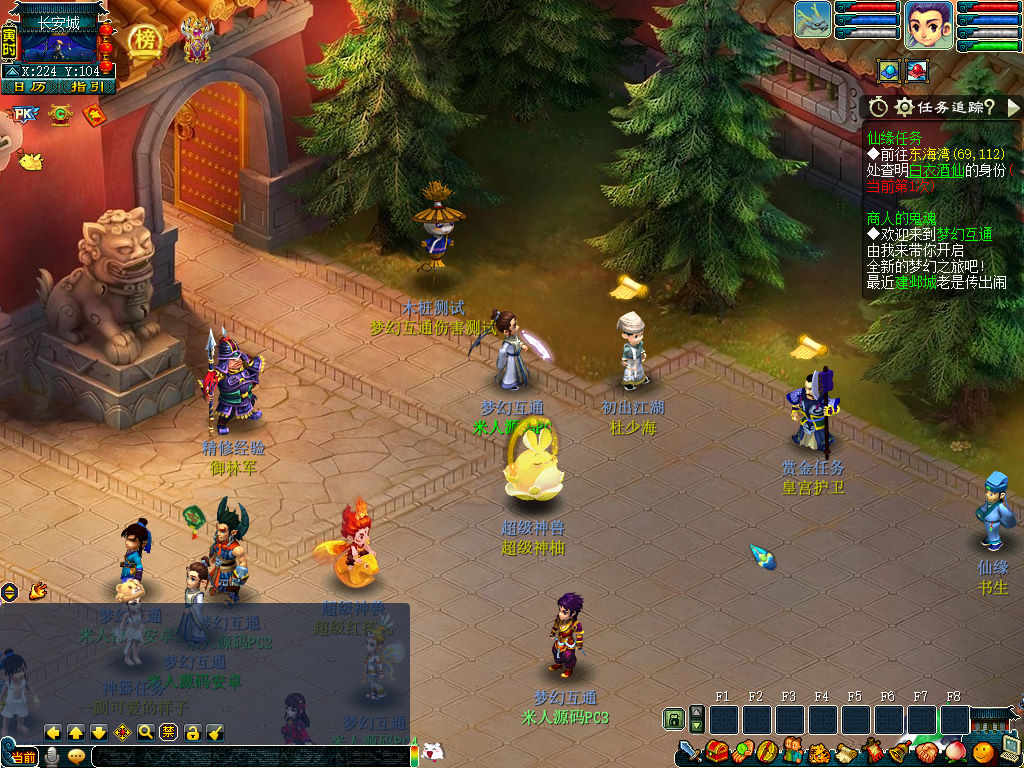Image resolution: width=1024 pixels, height=768 pixels.
Task: Open the 榜 ranking icon
Action: pos(146,40)
